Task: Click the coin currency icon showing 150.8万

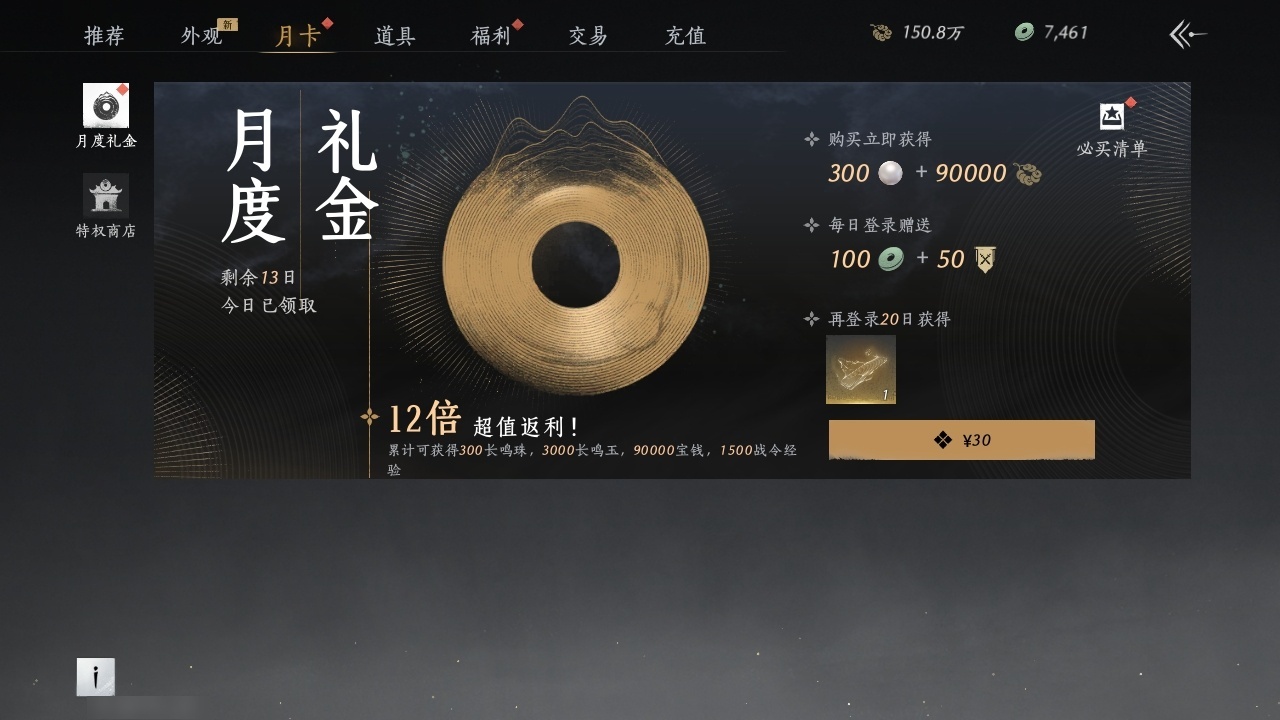Action: click(x=881, y=33)
